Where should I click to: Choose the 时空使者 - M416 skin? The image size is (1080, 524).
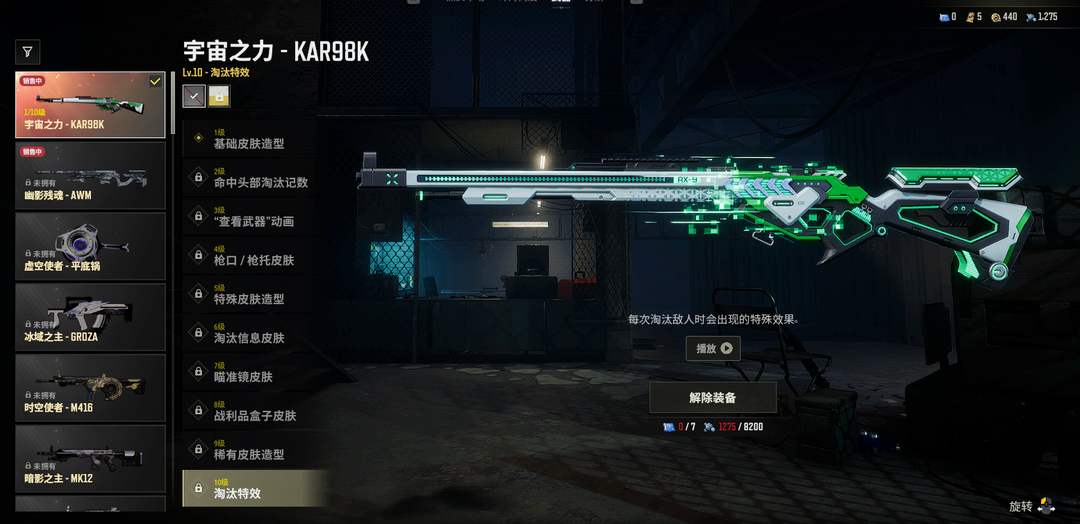(x=90, y=388)
